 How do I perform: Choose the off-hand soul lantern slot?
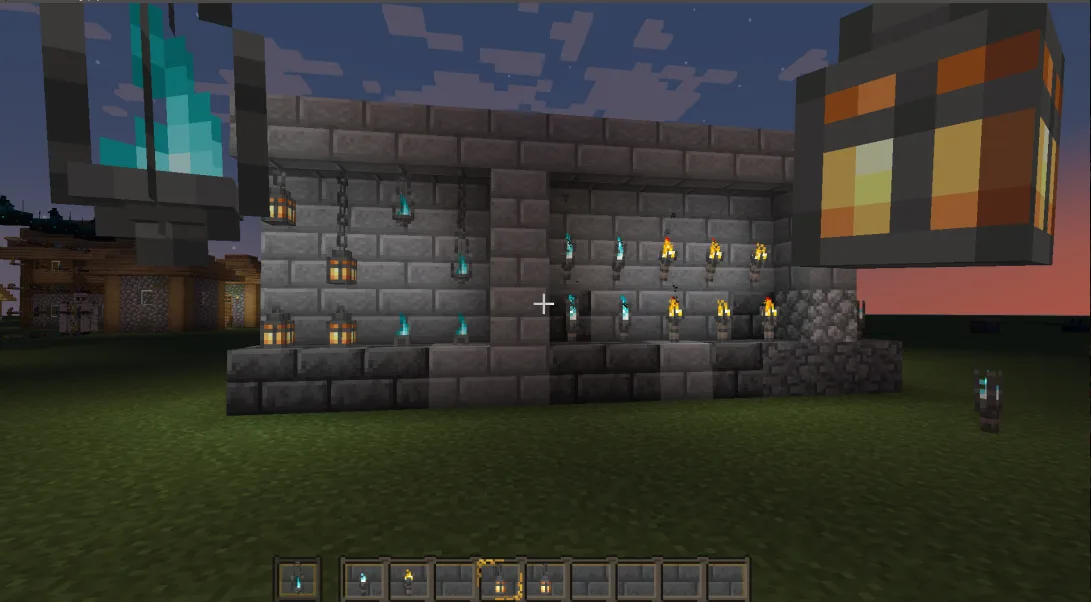[x=297, y=580]
